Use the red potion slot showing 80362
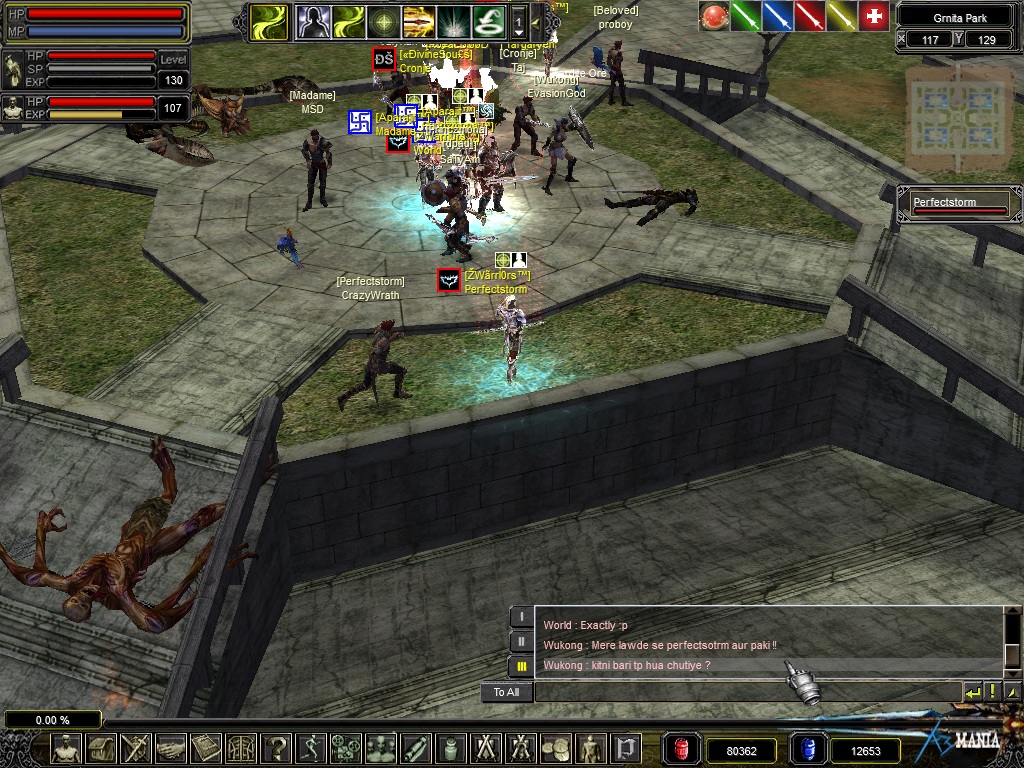1024x768 pixels. [680, 749]
